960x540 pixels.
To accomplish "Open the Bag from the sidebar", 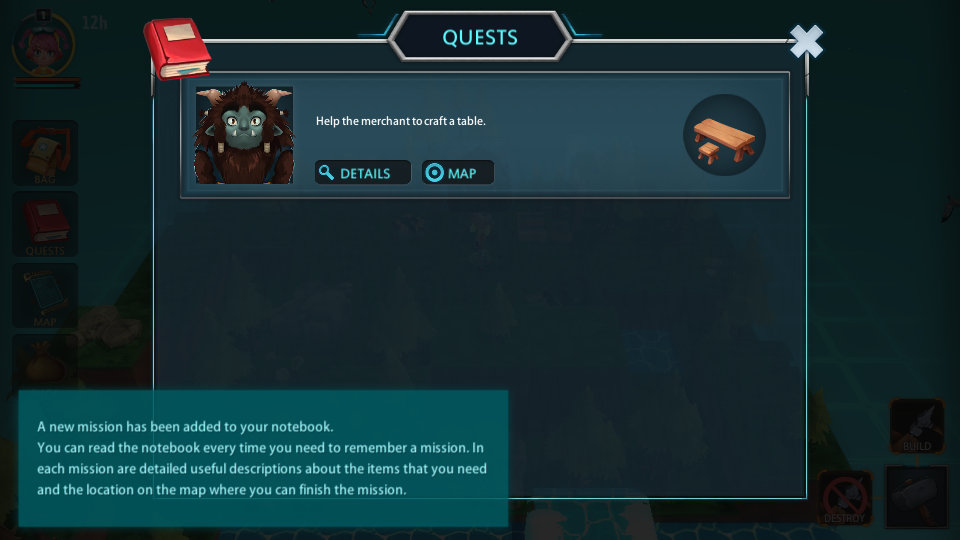I will pos(45,153).
